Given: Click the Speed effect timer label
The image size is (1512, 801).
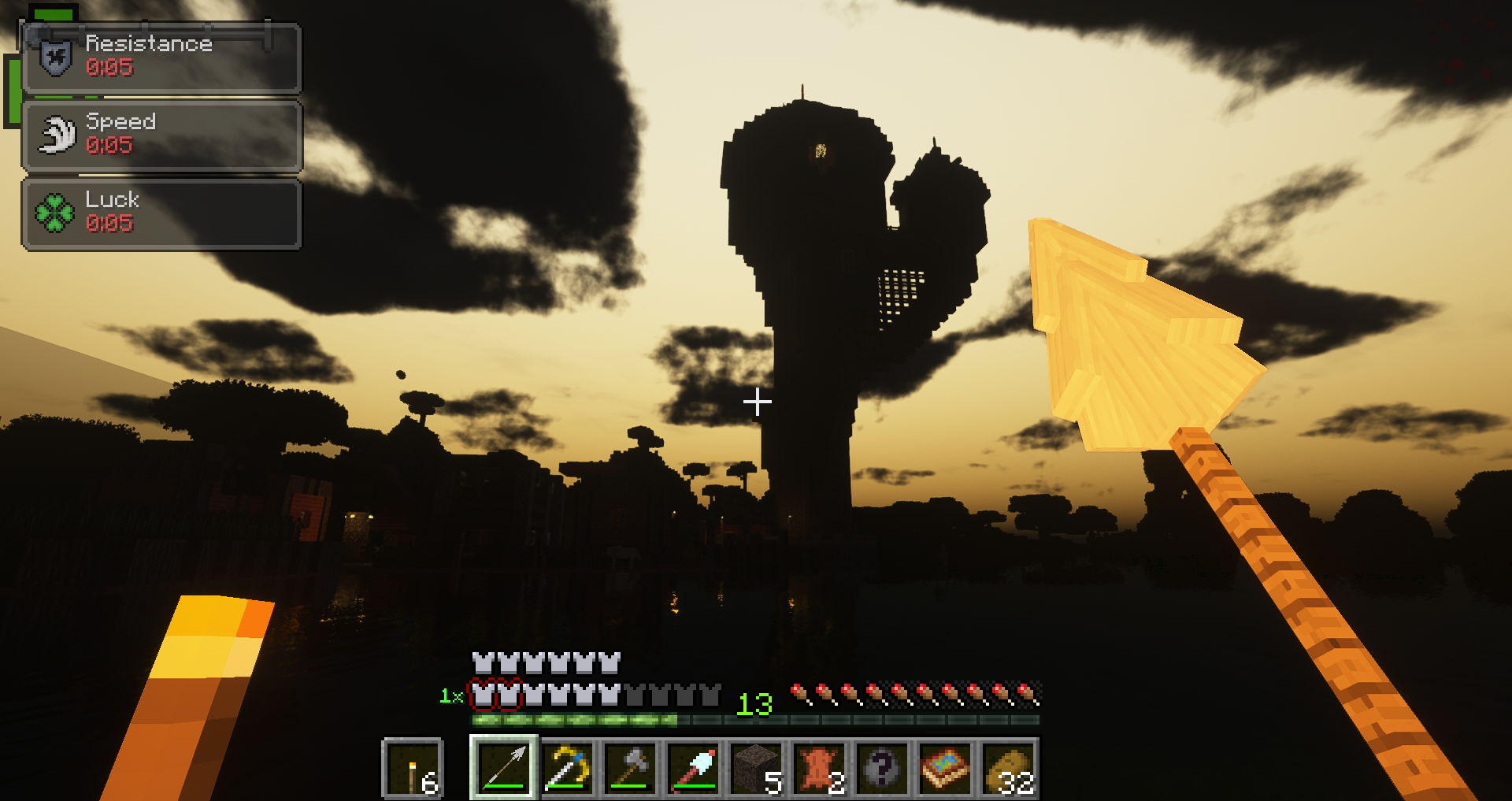Looking at the screenshot, I should [x=110, y=146].
